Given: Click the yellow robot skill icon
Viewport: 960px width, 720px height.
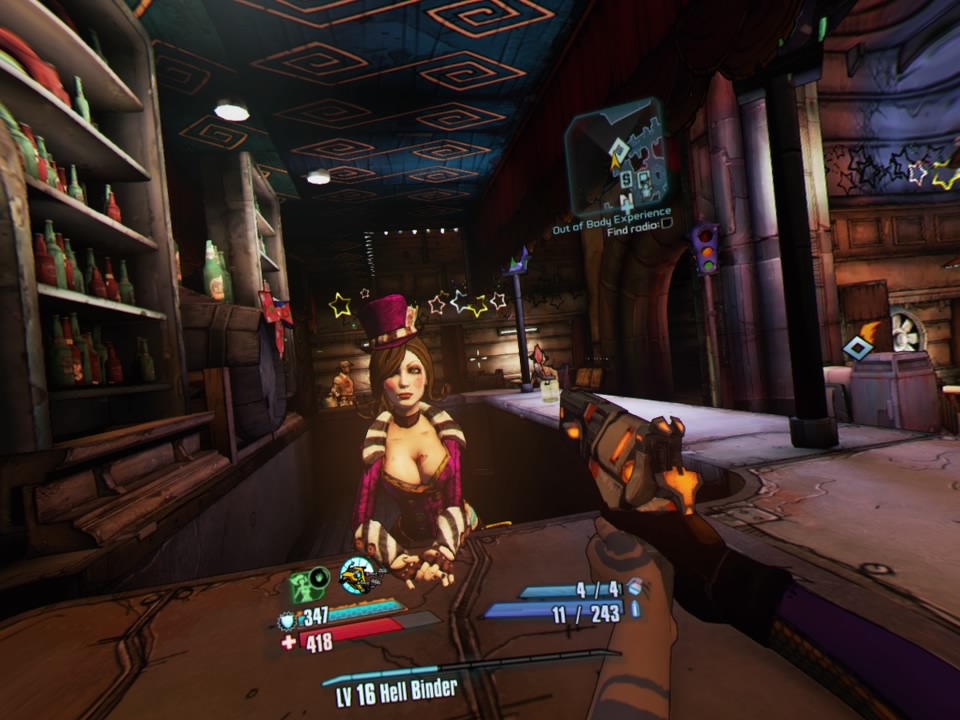Looking at the screenshot, I should click(357, 577).
